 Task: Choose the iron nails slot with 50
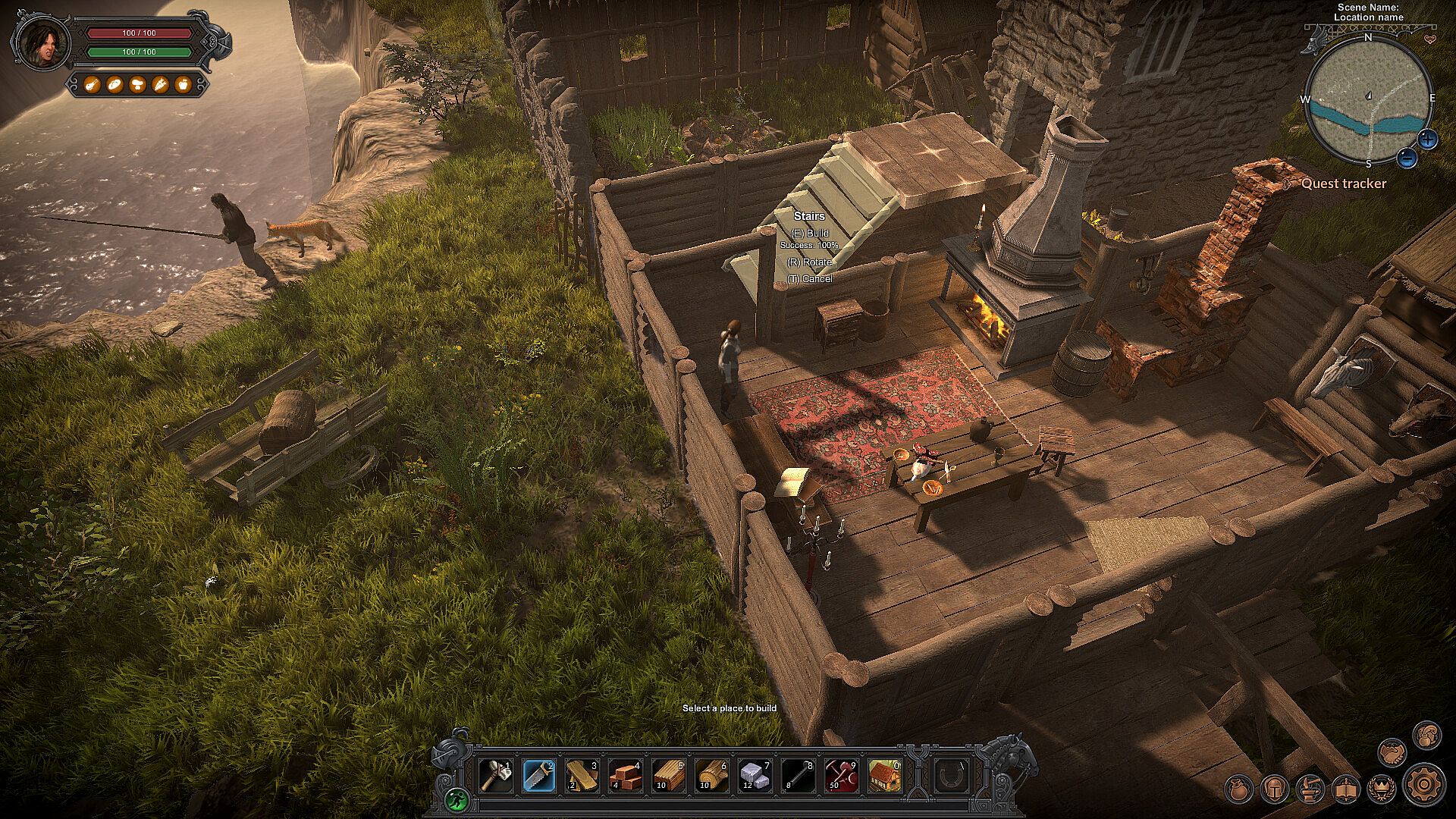[x=840, y=776]
